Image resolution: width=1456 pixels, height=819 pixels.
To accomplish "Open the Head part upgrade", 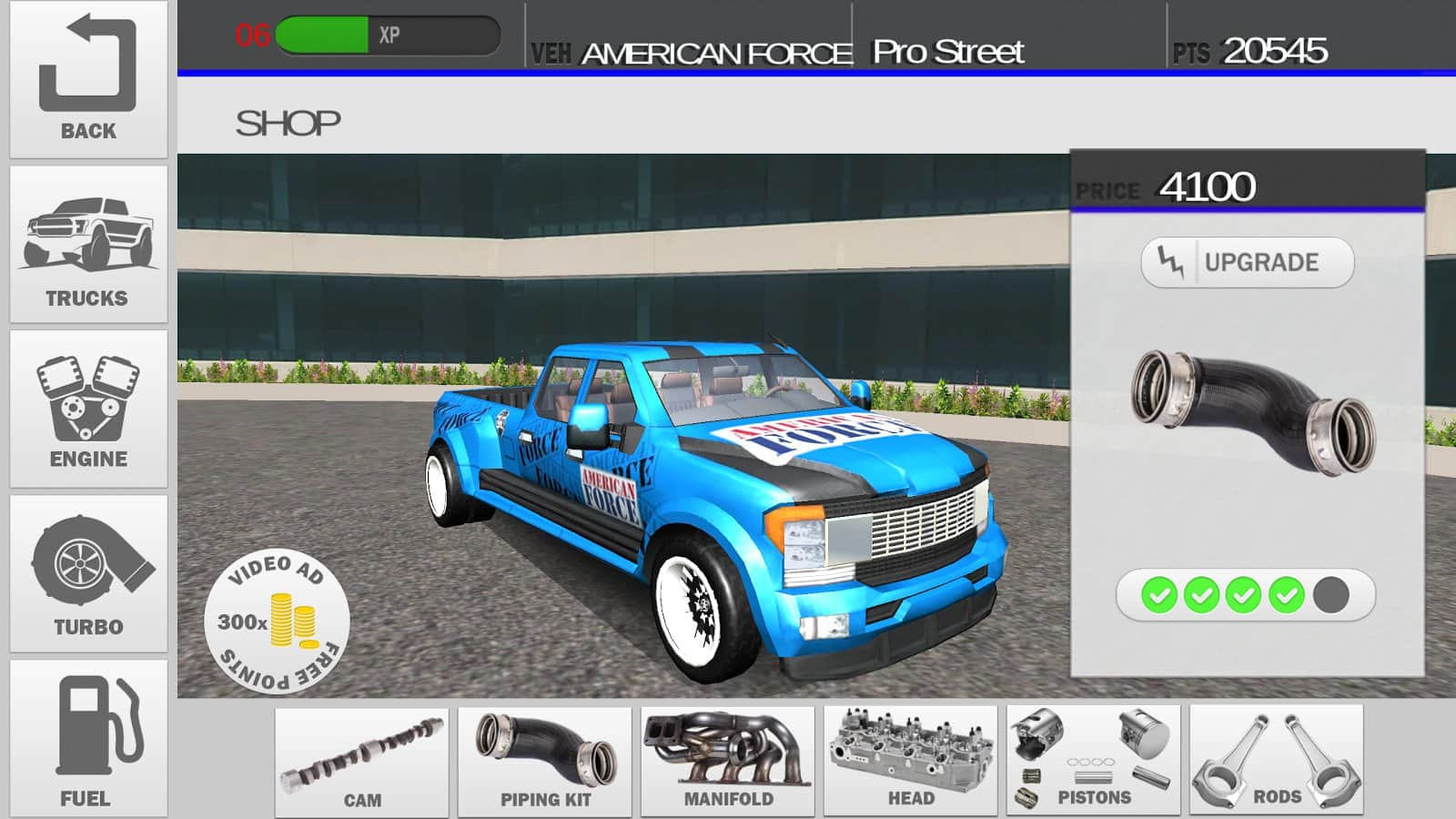I will coord(911,762).
